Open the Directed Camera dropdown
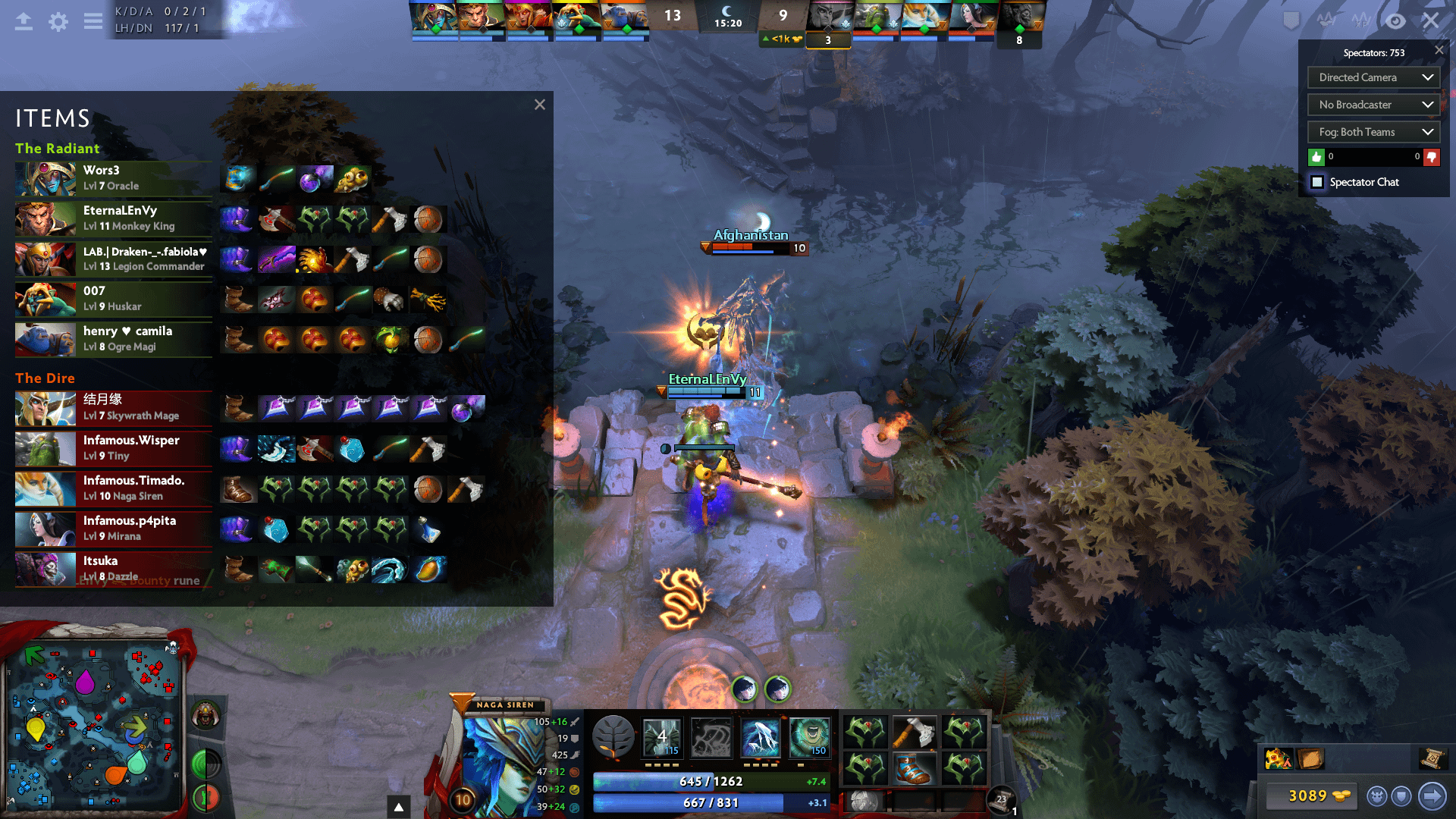 1373,77
